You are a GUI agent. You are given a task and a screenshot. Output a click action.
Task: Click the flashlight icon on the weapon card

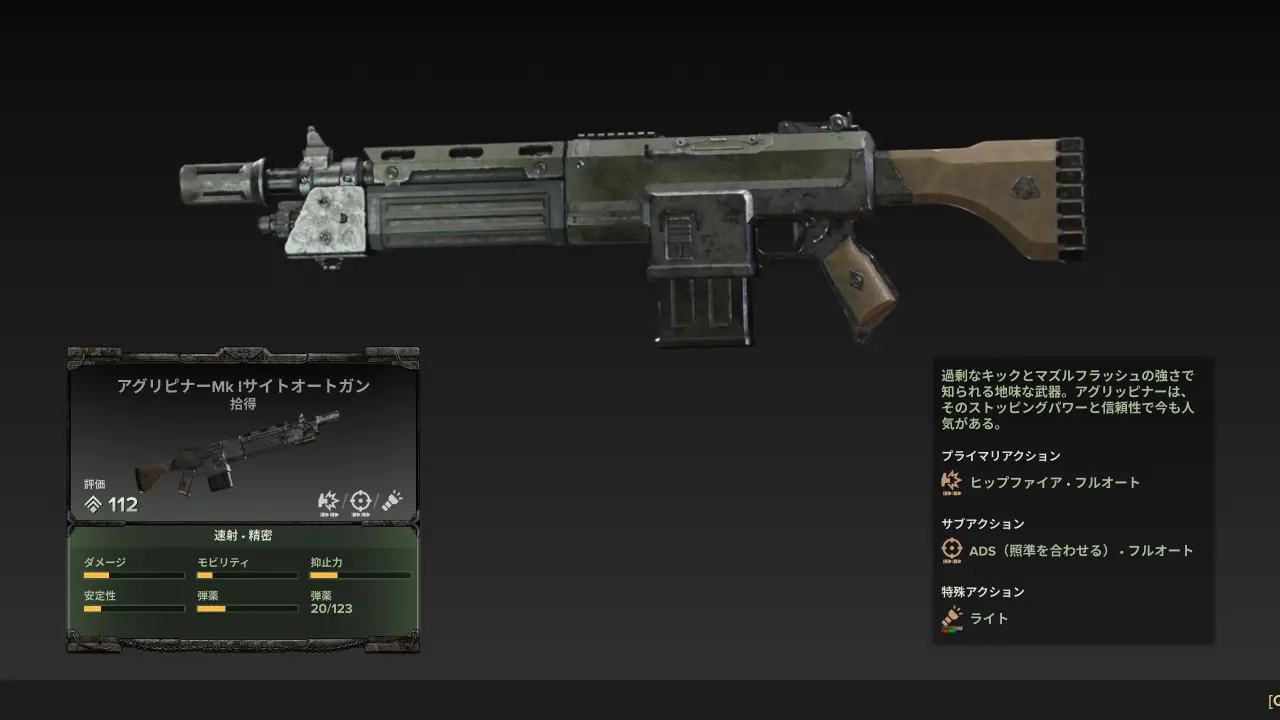(x=391, y=501)
